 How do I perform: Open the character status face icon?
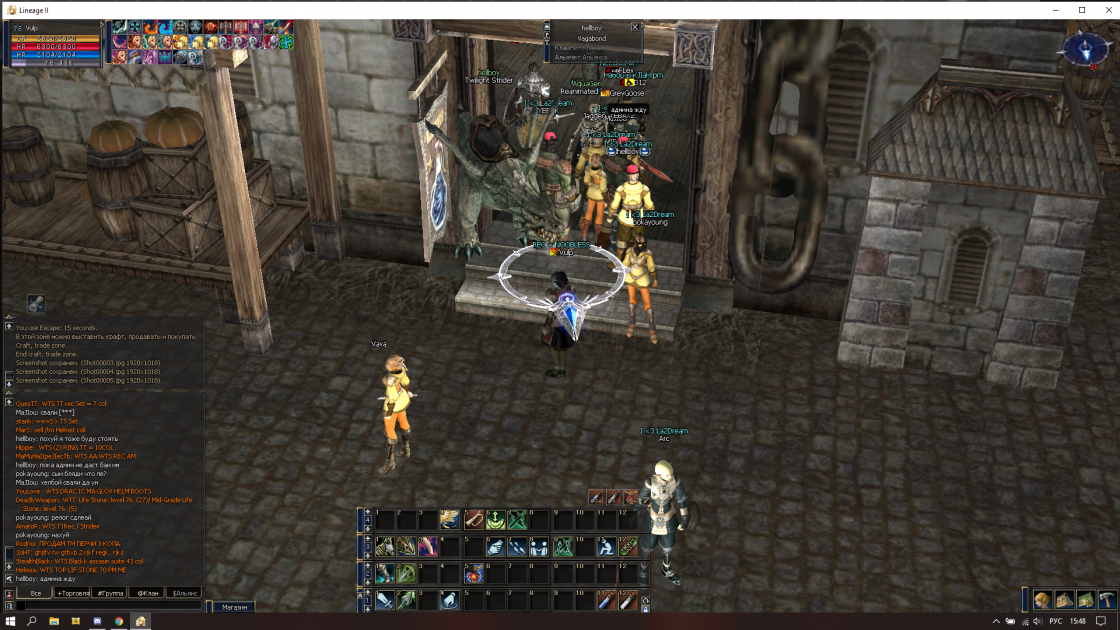pos(1043,599)
